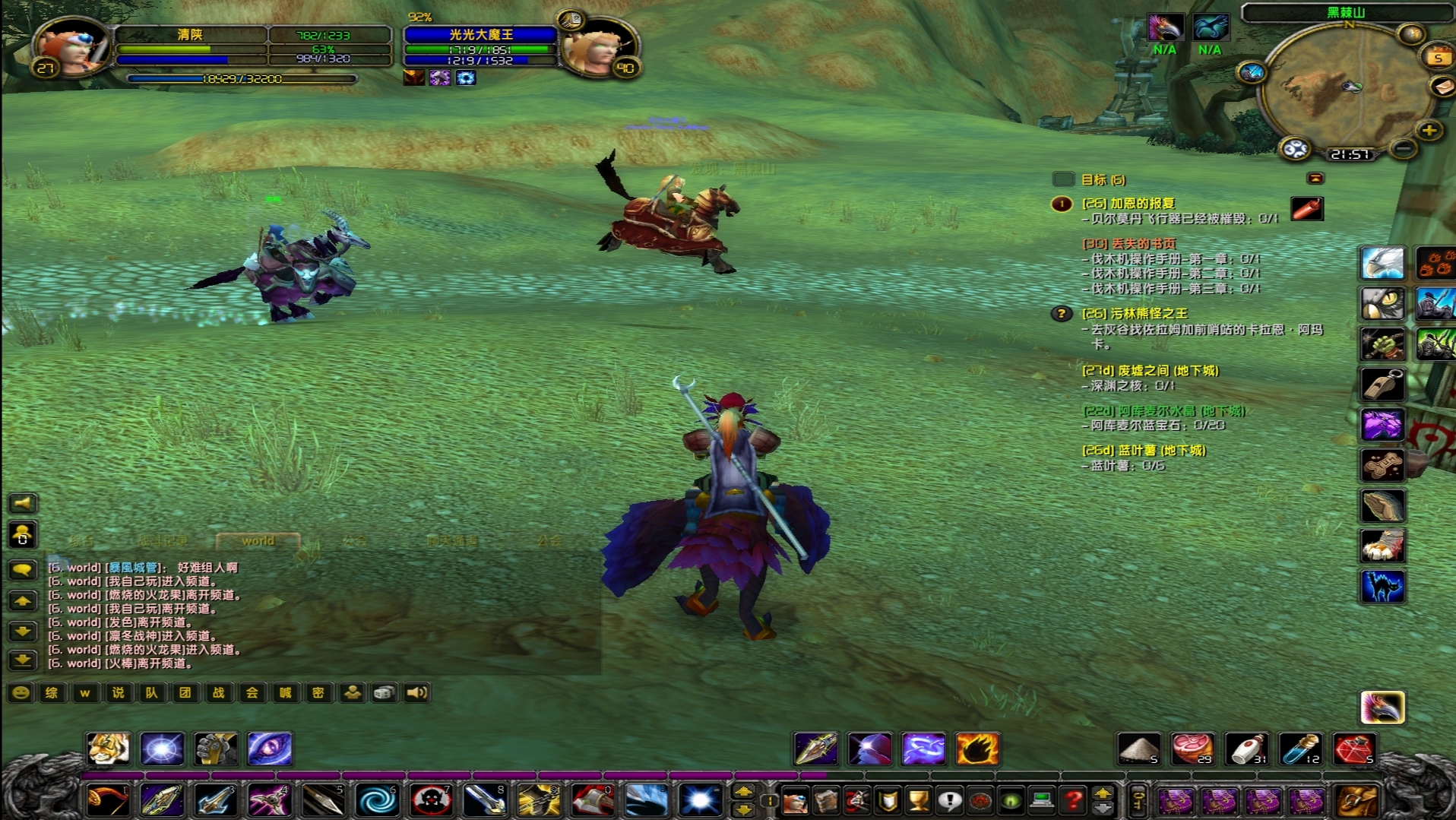Zoom out the minimap with minus button
This screenshot has width=1456, height=820.
pos(1404,148)
